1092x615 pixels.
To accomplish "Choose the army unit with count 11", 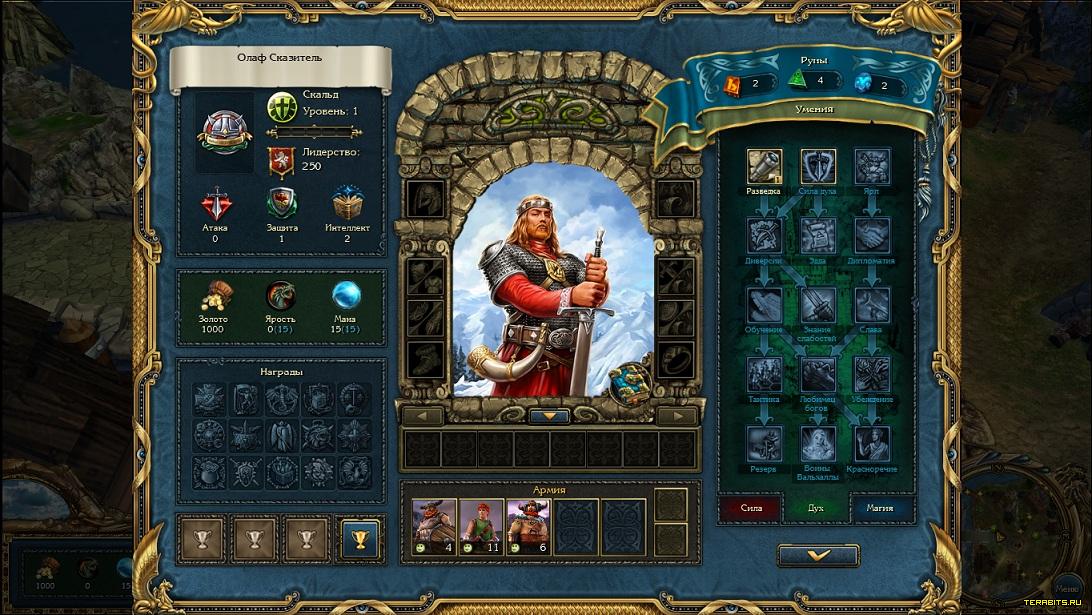I will [482, 527].
